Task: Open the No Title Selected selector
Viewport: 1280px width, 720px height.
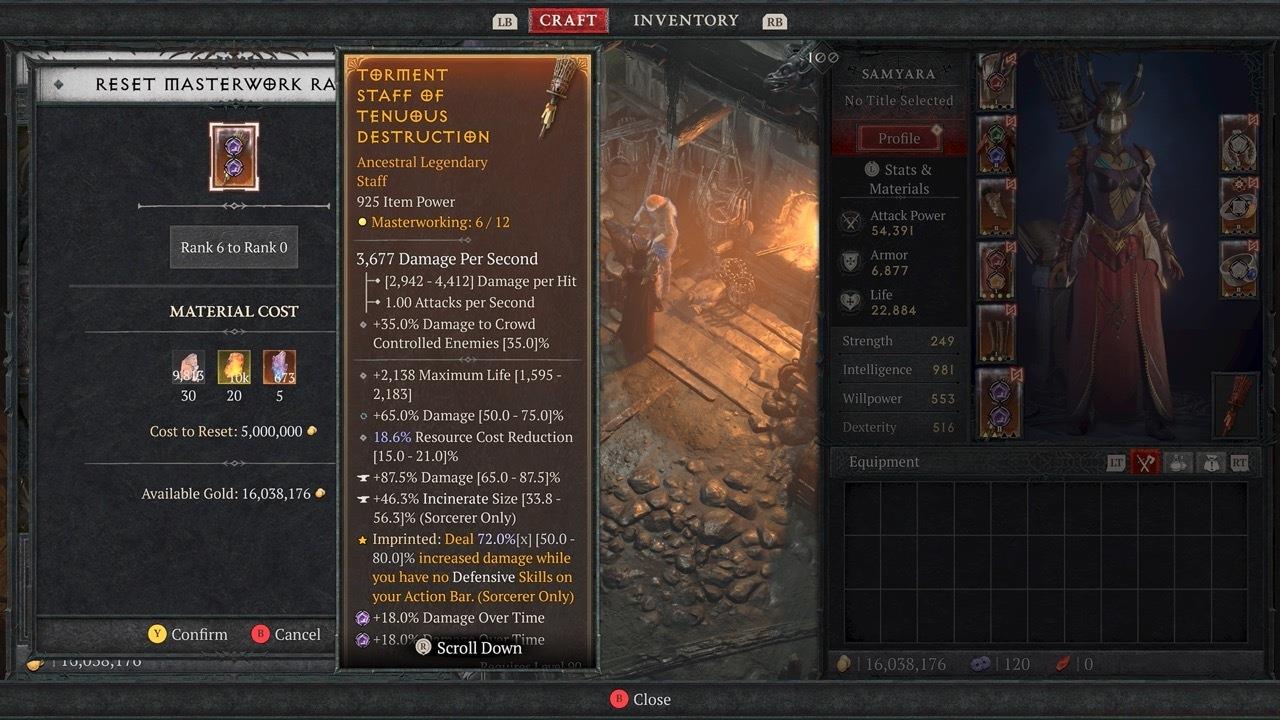Action: [x=898, y=100]
